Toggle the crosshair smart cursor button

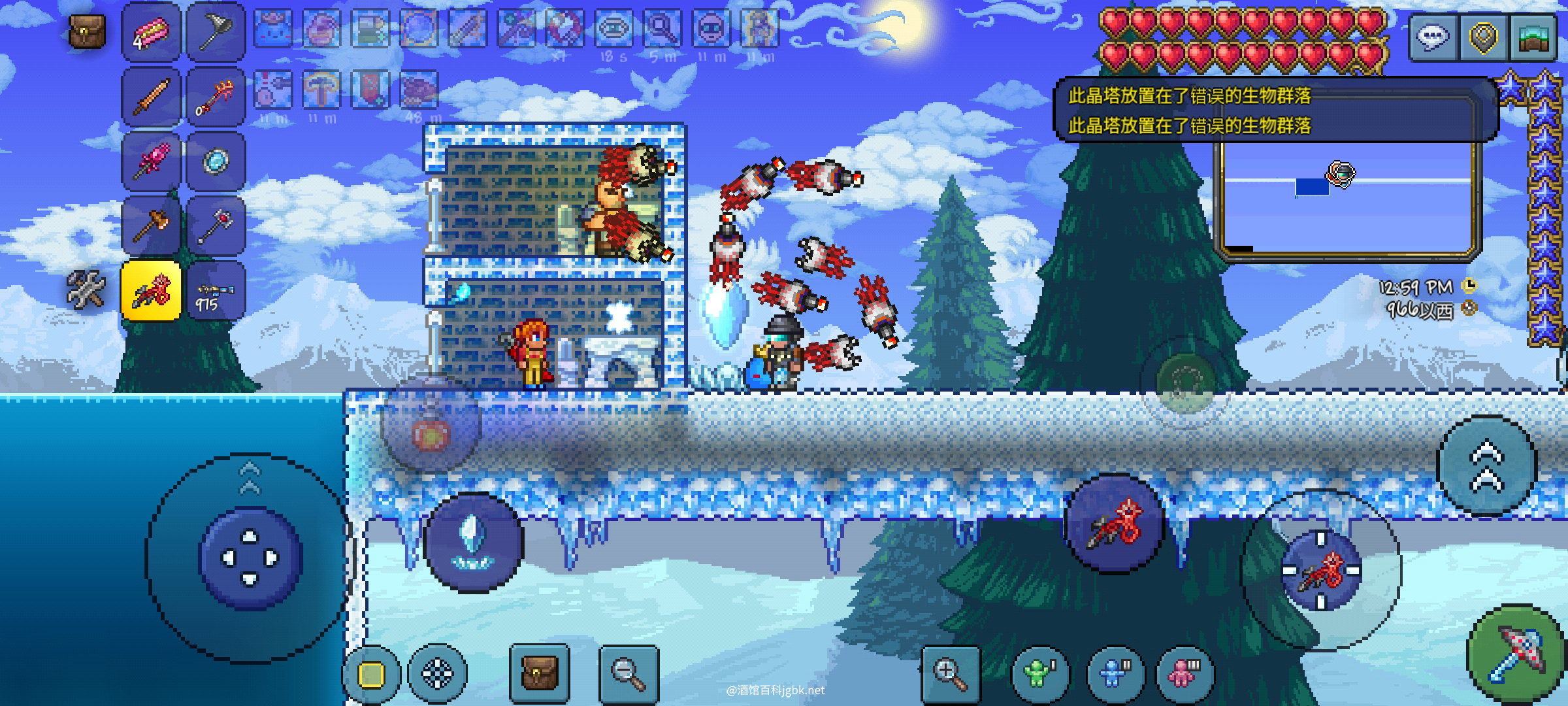pyautogui.click(x=437, y=673)
